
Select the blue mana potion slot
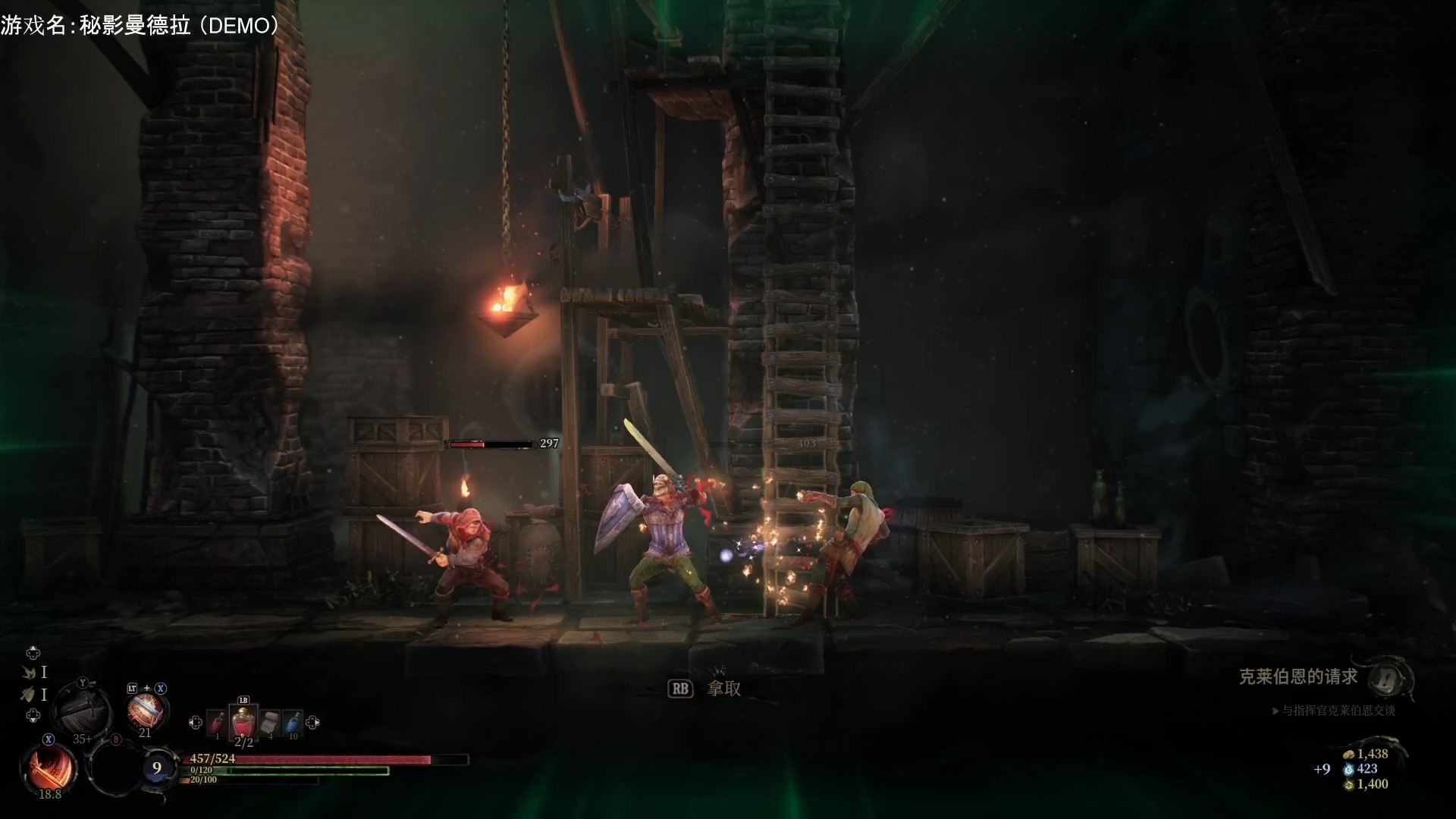tap(293, 722)
